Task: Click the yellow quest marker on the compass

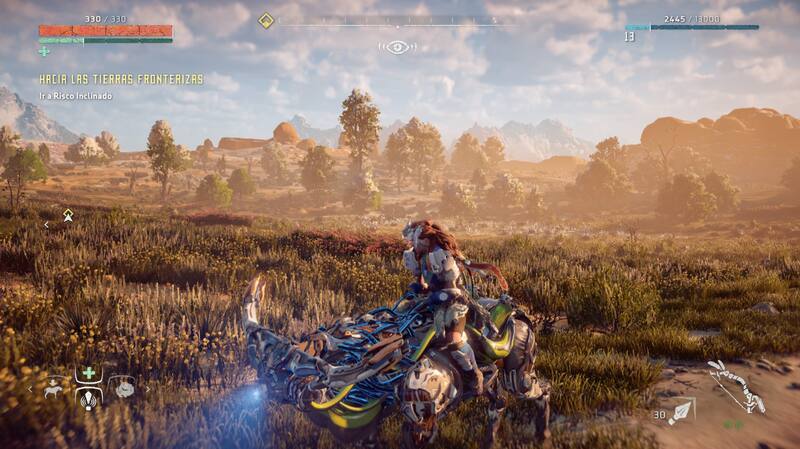Action: point(266,20)
